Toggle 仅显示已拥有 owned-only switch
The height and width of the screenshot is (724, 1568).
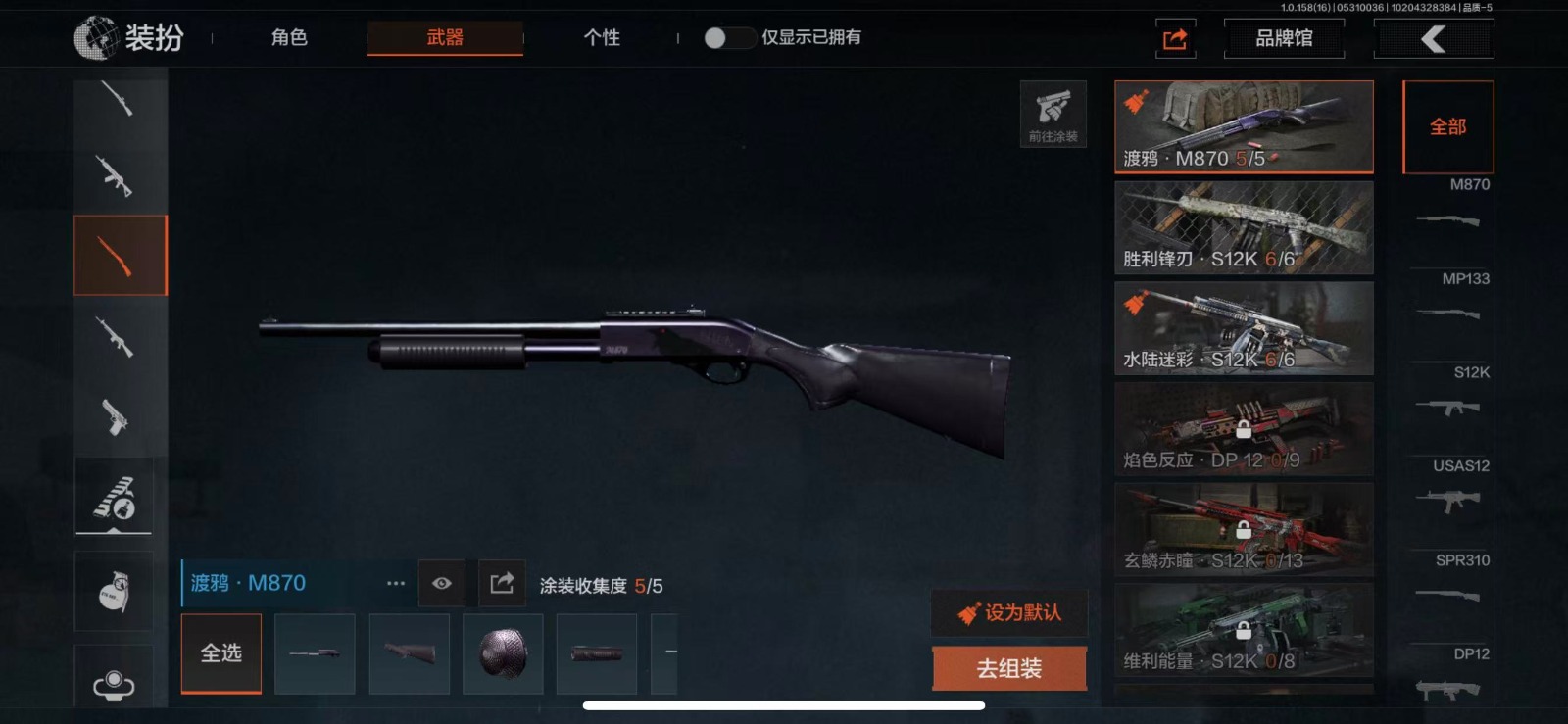pyautogui.click(x=728, y=38)
